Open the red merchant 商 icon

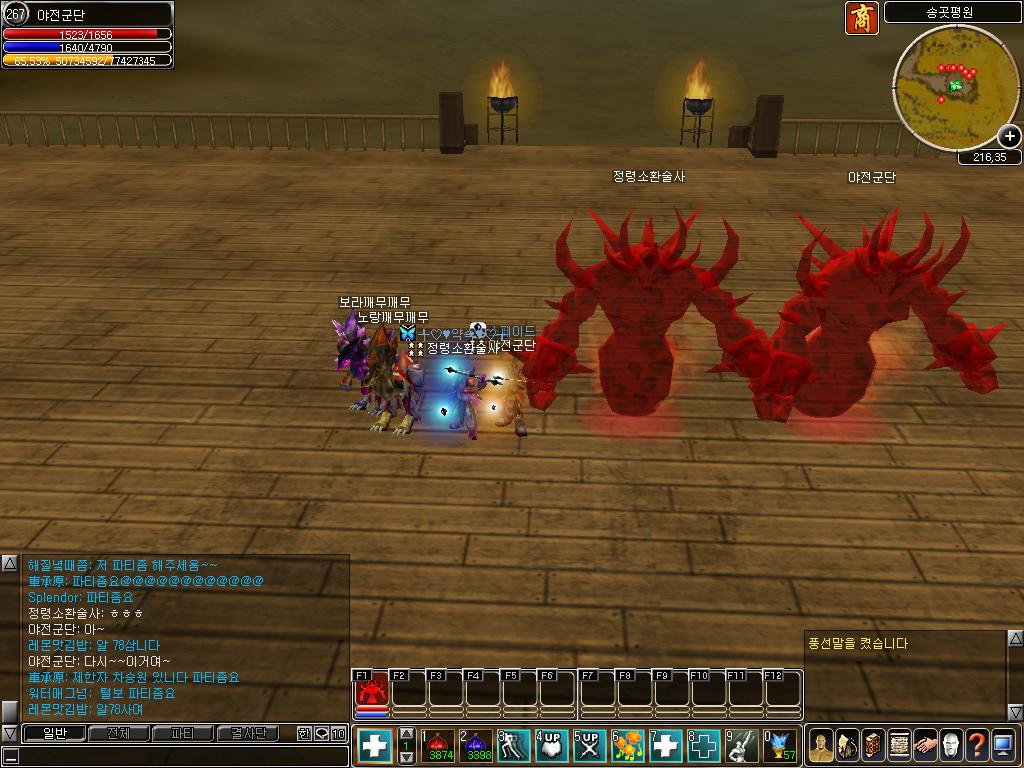coord(861,18)
